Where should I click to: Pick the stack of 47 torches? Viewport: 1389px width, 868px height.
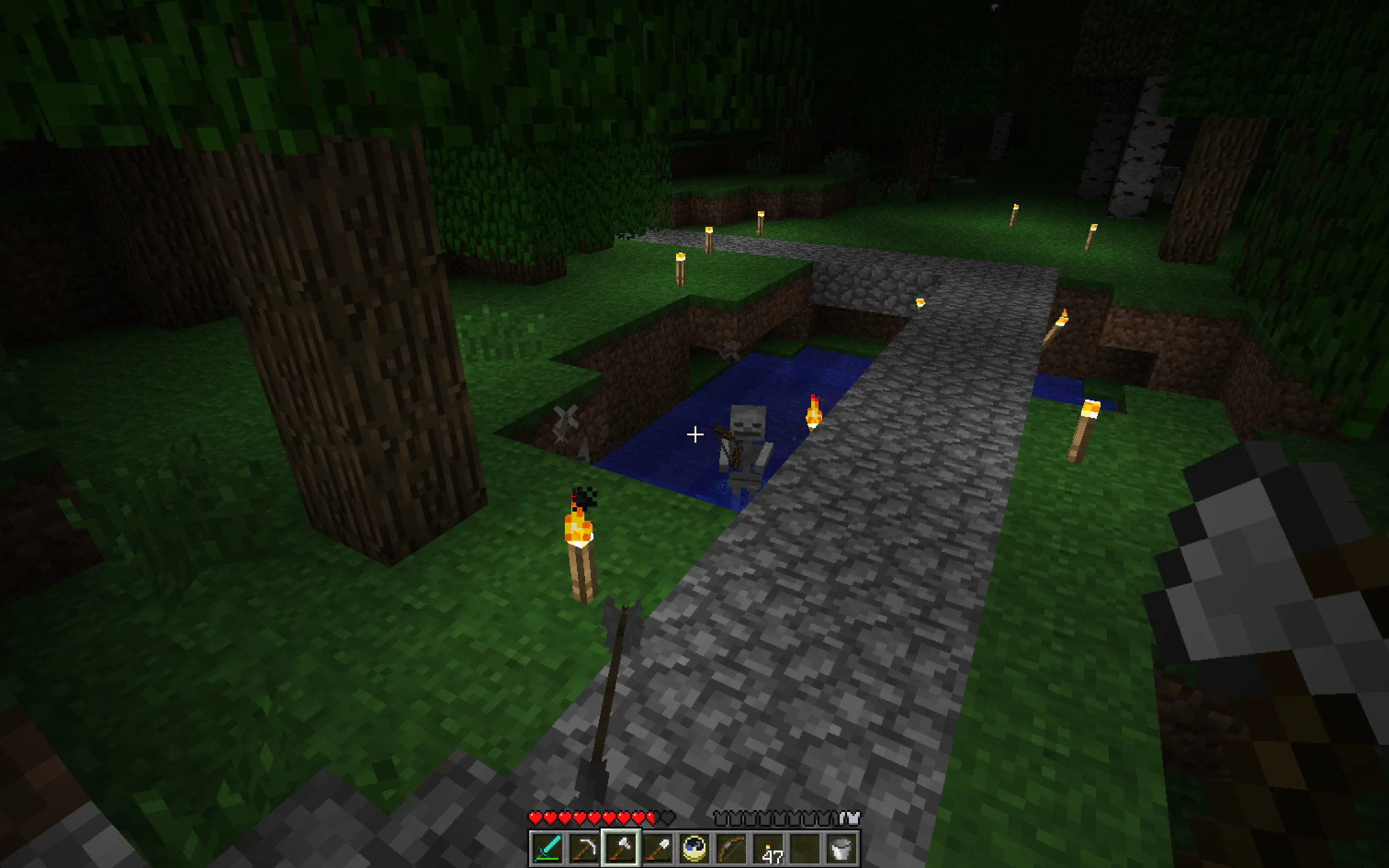tap(768, 848)
